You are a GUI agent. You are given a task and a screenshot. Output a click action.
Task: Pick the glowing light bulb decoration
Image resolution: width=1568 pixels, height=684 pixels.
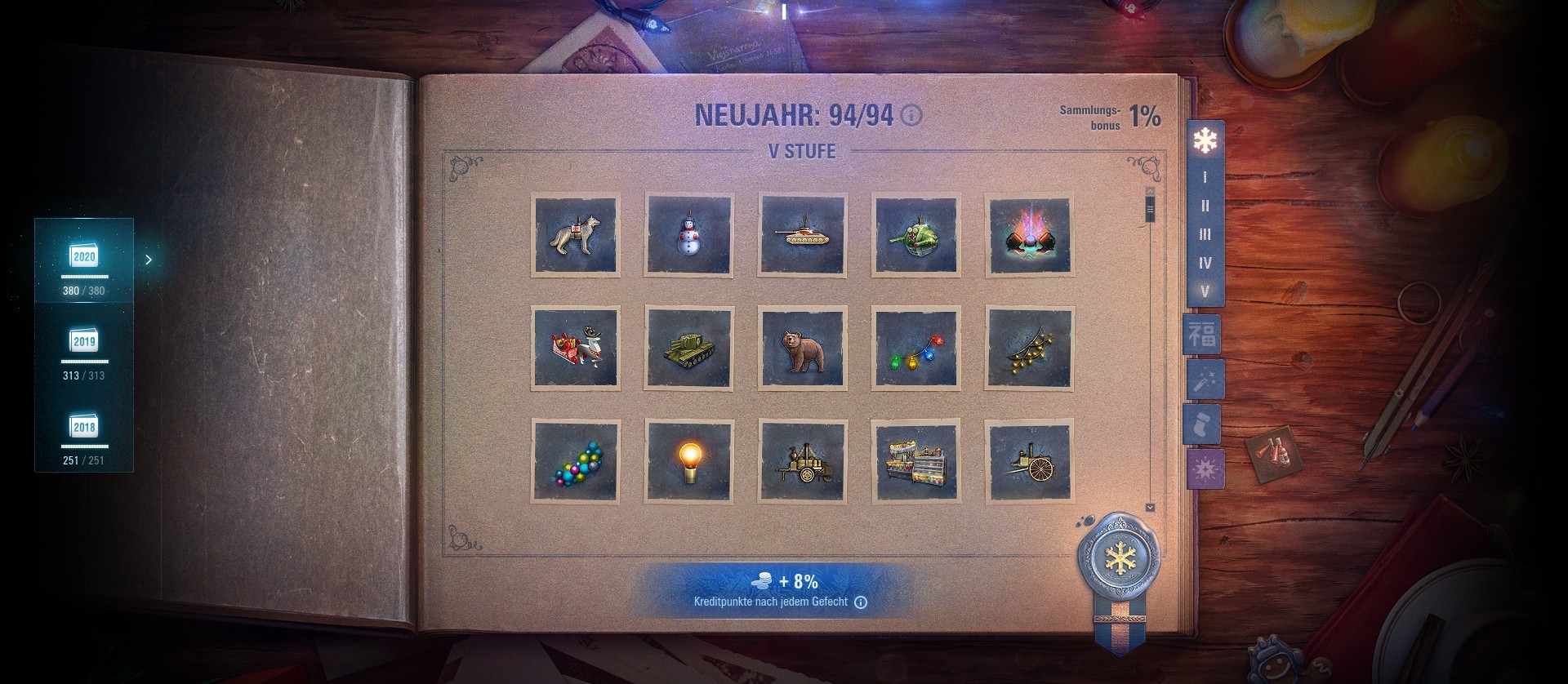click(688, 461)
